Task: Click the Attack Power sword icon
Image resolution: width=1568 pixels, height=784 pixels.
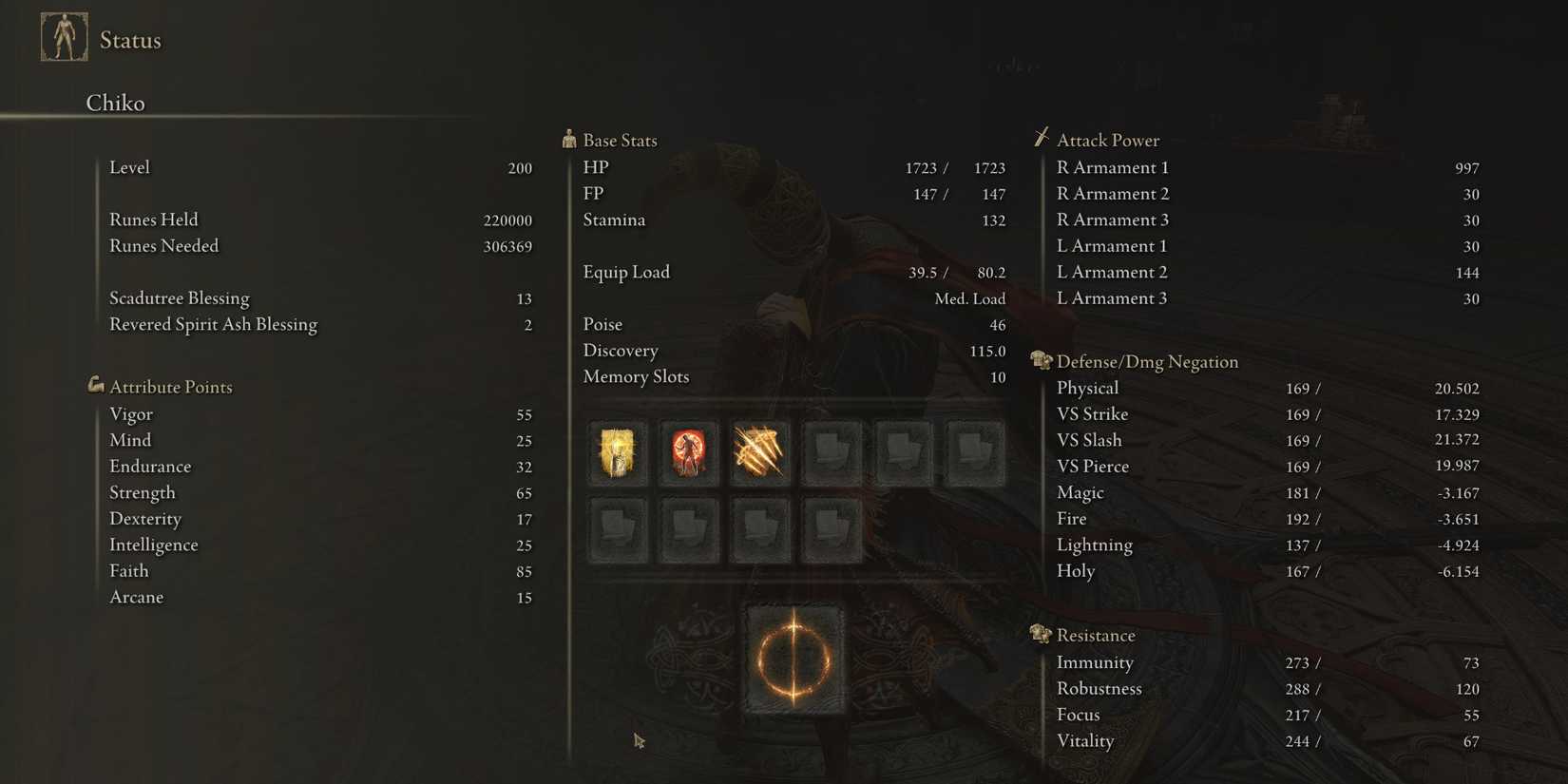Action: pyautogui.click(x=1042, y=138)
